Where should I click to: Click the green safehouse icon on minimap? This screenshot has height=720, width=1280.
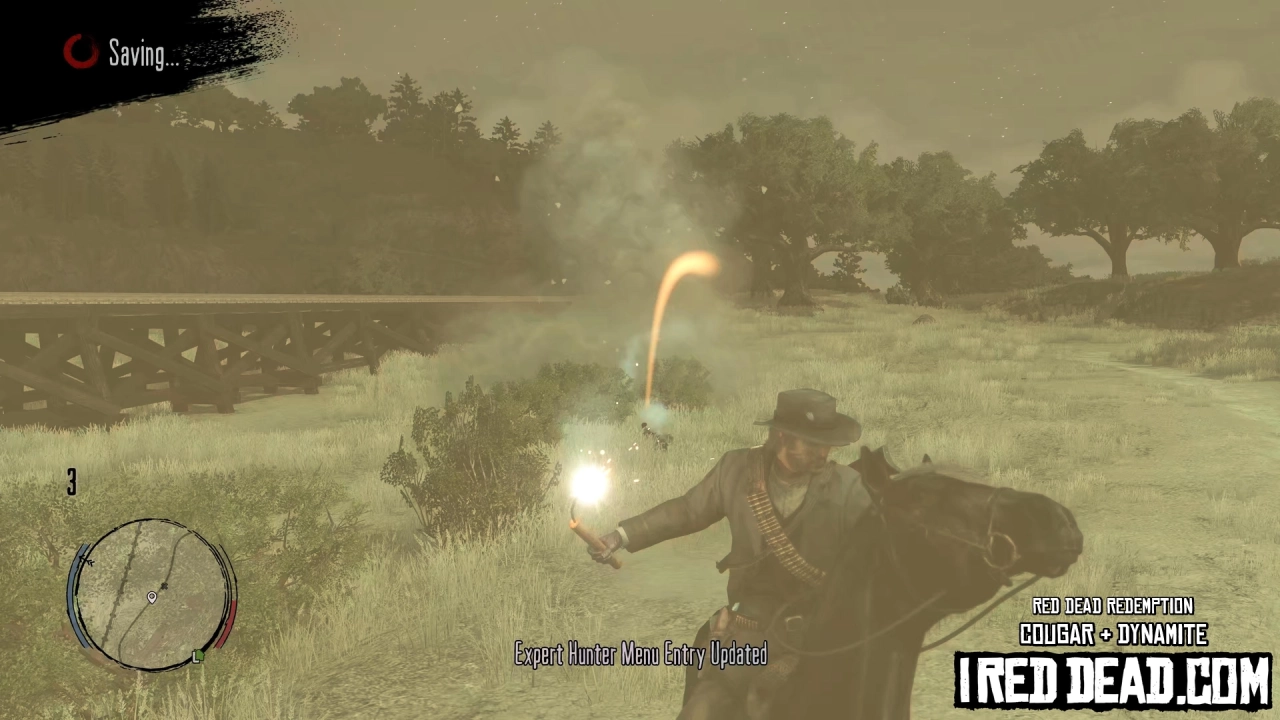click(x=199, y=657)
